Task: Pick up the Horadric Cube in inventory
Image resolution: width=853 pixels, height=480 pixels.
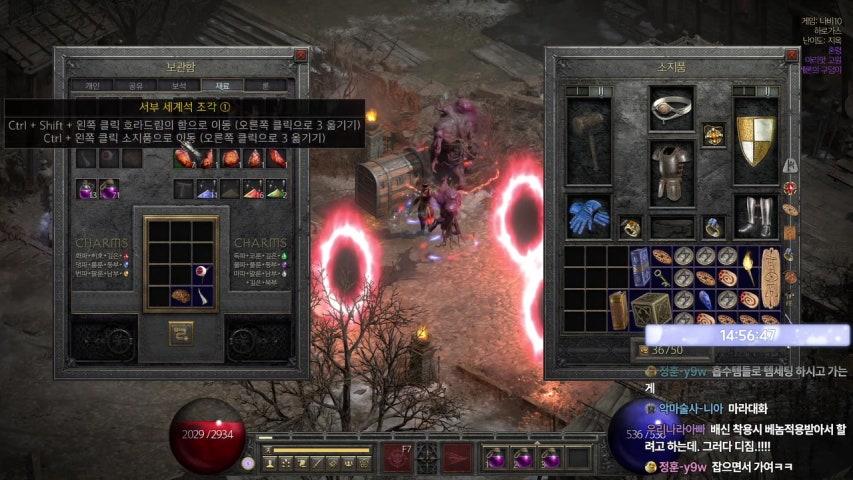Action: coord(649,309)
